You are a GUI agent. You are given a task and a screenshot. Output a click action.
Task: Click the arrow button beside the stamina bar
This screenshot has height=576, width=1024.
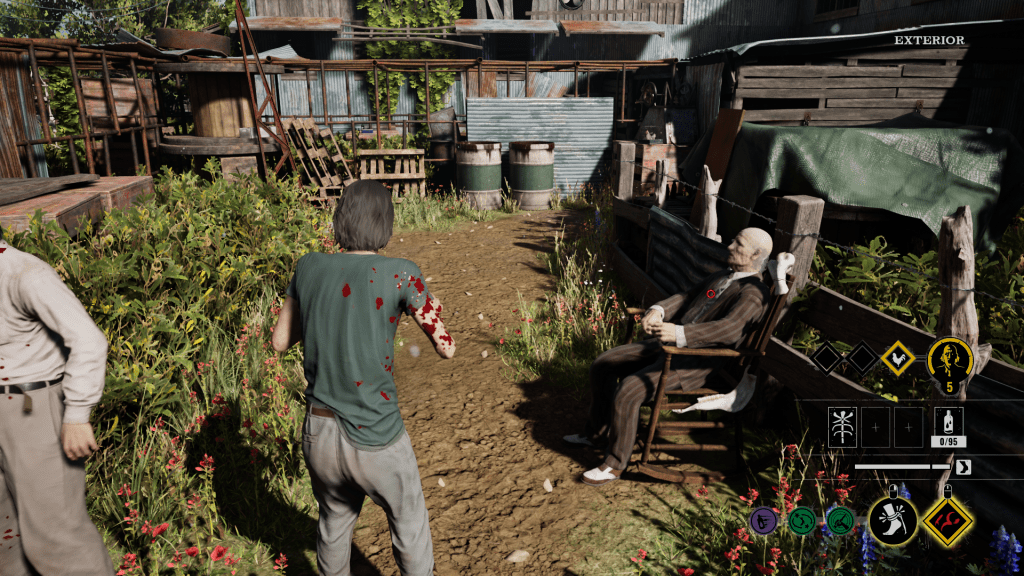(963, 466)
